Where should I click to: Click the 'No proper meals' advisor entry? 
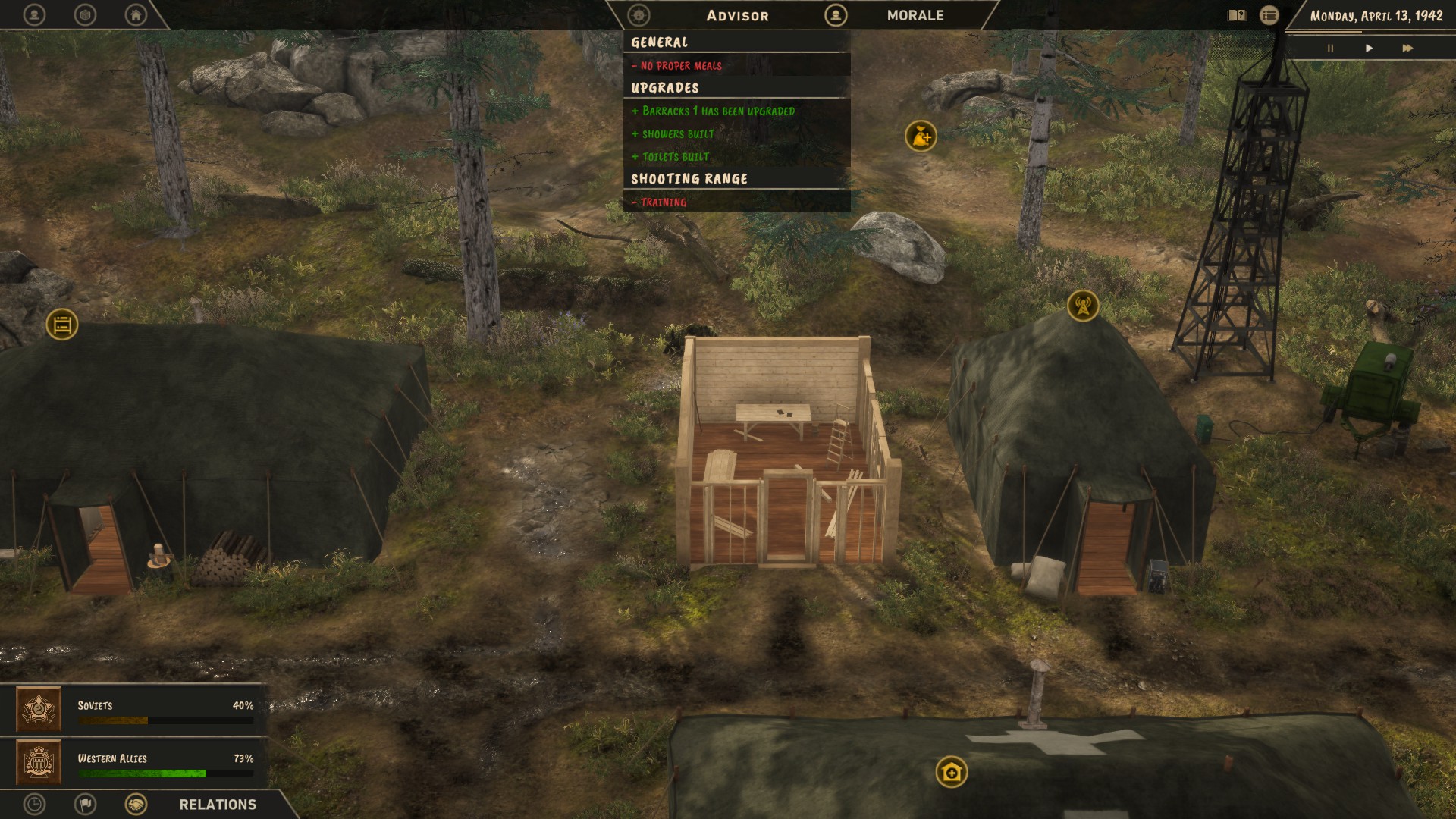pyautogui.click(x=681, y=66)
